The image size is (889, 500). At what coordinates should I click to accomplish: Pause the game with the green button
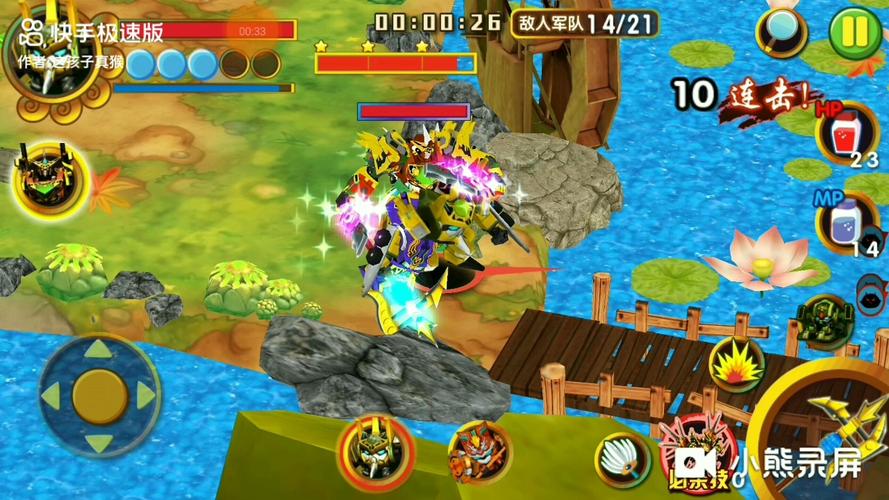coord(854,32)
